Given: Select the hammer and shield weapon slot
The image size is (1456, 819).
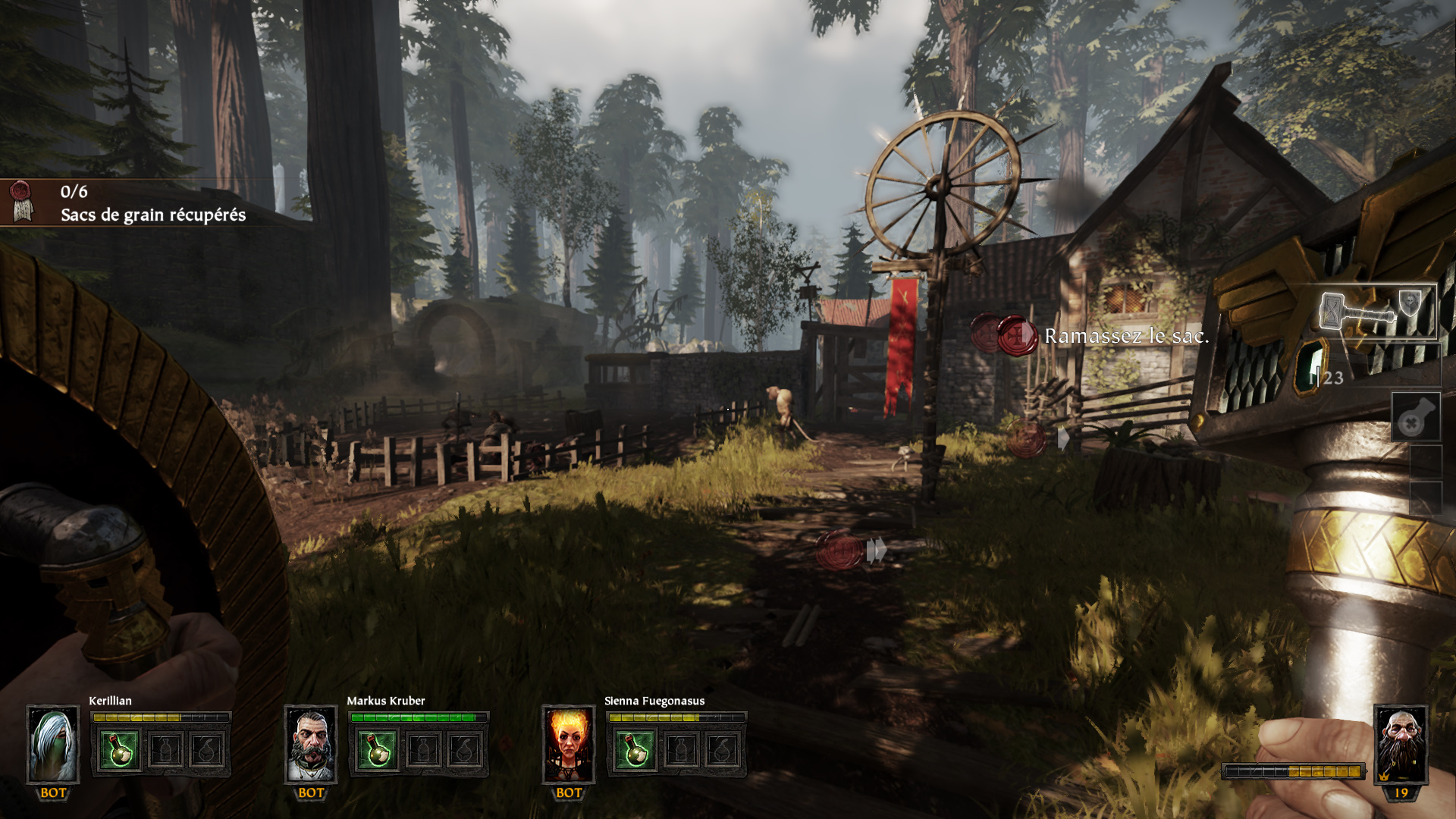Looking at the screenshot, I should point(1377,312).
